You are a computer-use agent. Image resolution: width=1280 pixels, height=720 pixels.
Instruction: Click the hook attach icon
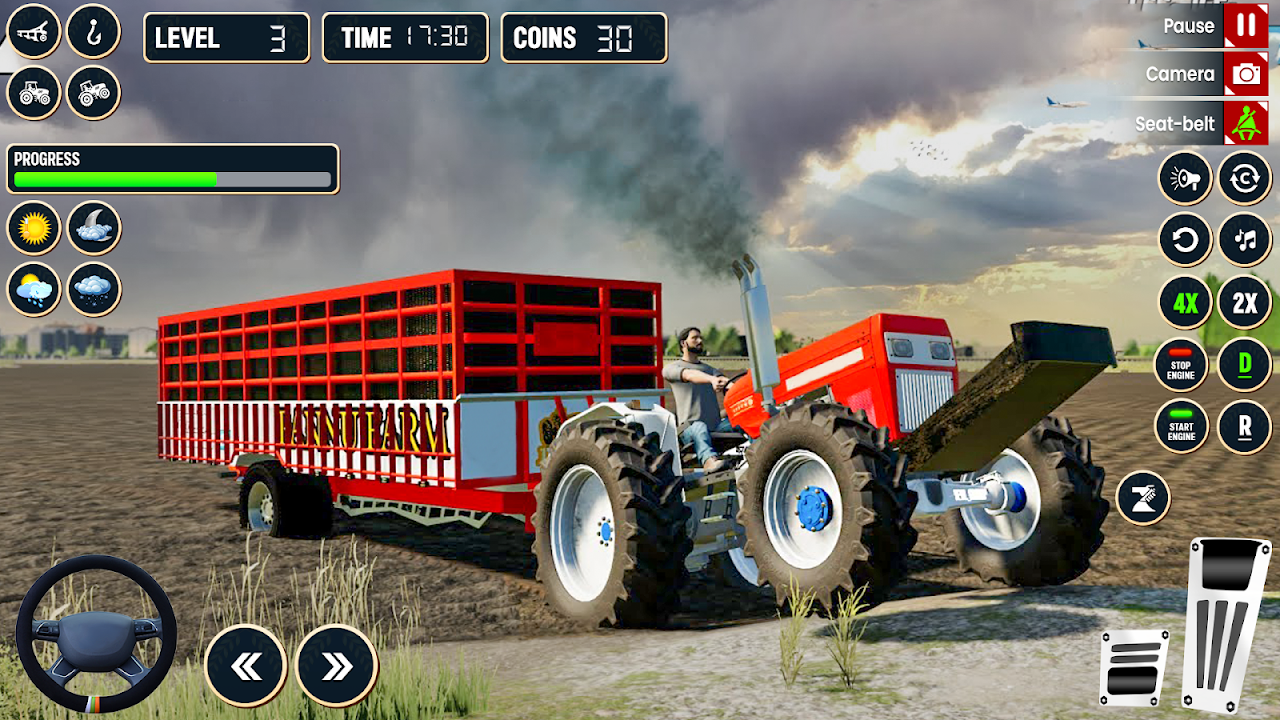pos(94,31)
